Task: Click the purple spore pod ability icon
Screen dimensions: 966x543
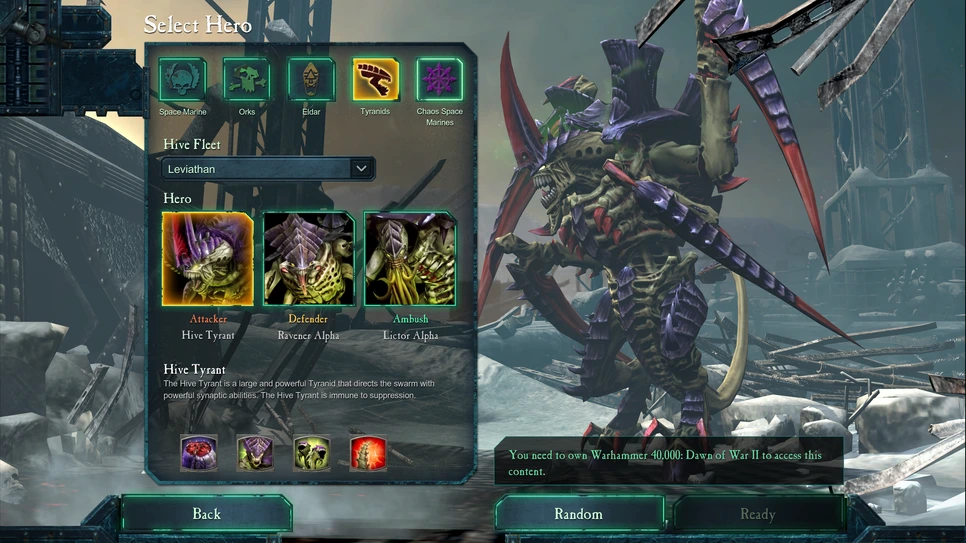Action: 199,453
